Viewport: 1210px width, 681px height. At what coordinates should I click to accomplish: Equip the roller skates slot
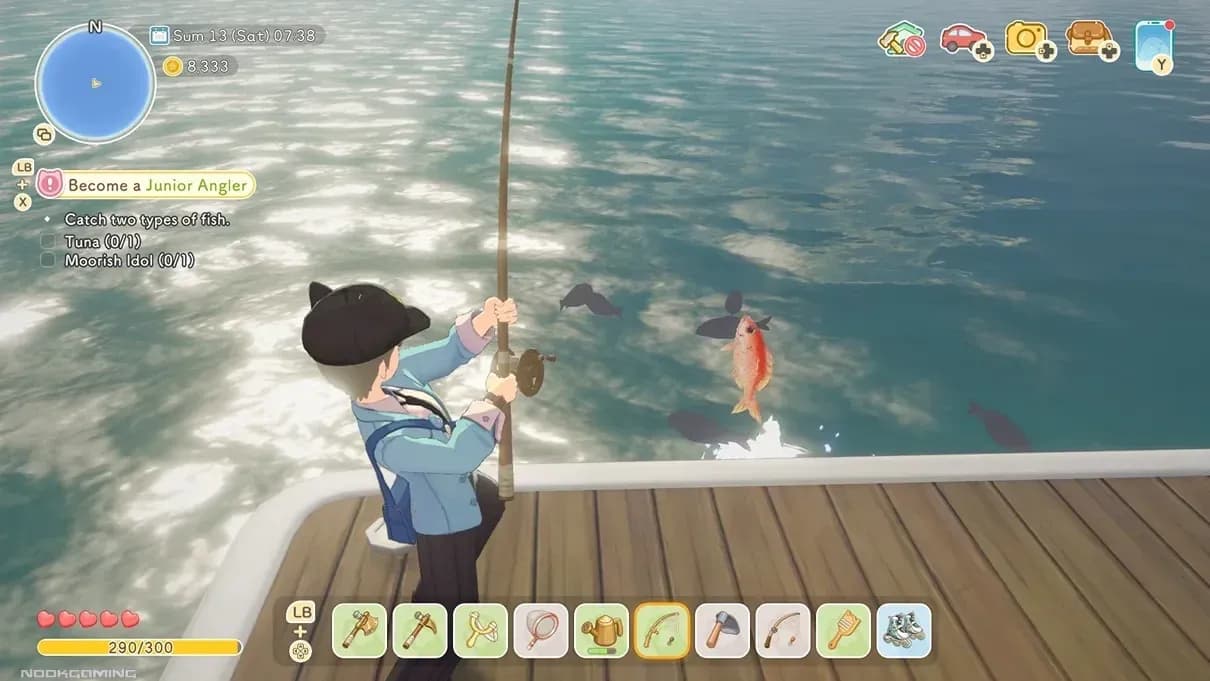904,631
